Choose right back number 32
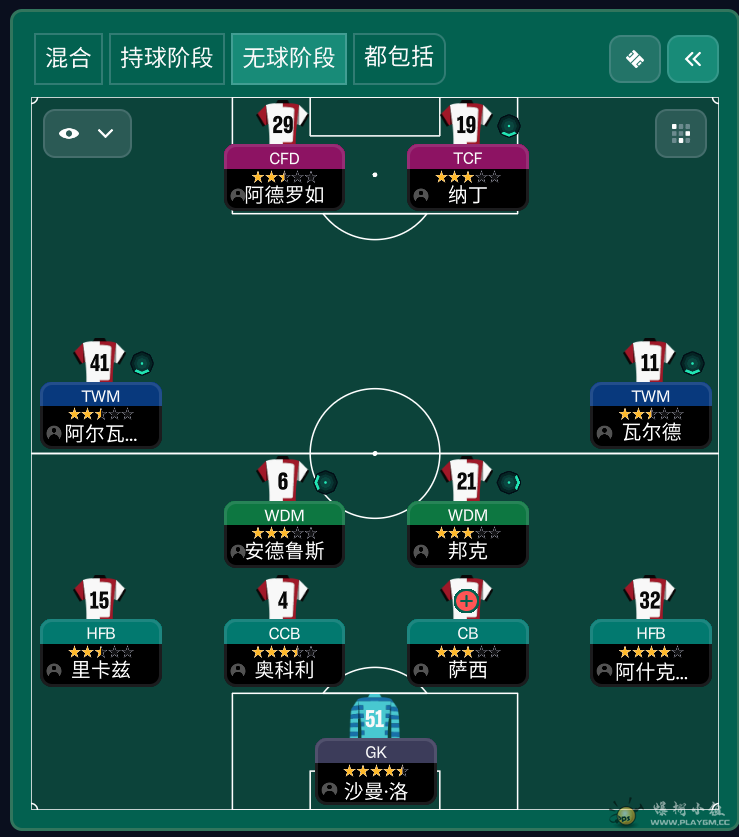The width and height of the screenshot is (739, 837). [650, 651]
